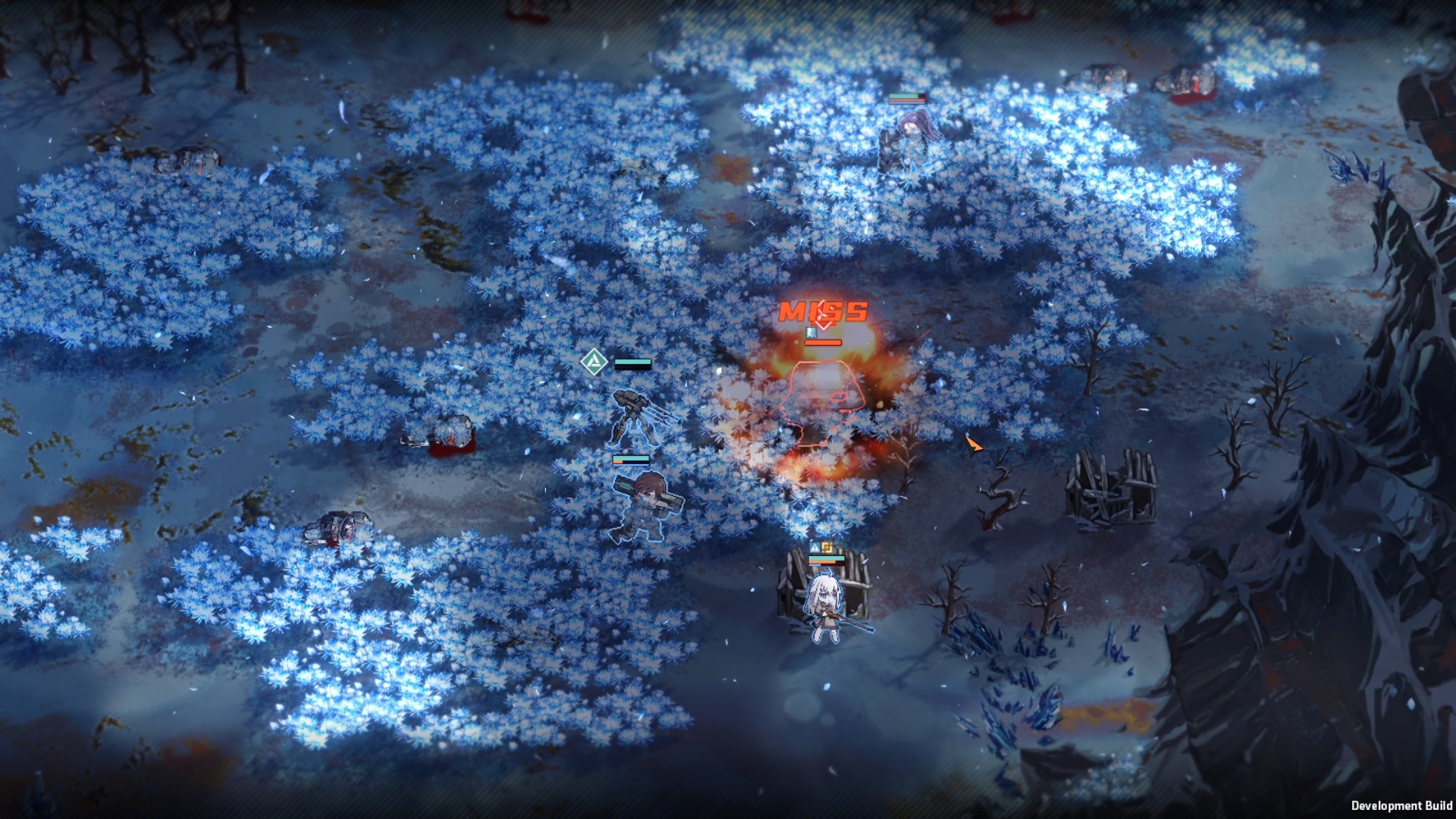Select the white-haired sniper unit
The width and height of the screenshot is (1456, 819).
[x=826, y=608]
